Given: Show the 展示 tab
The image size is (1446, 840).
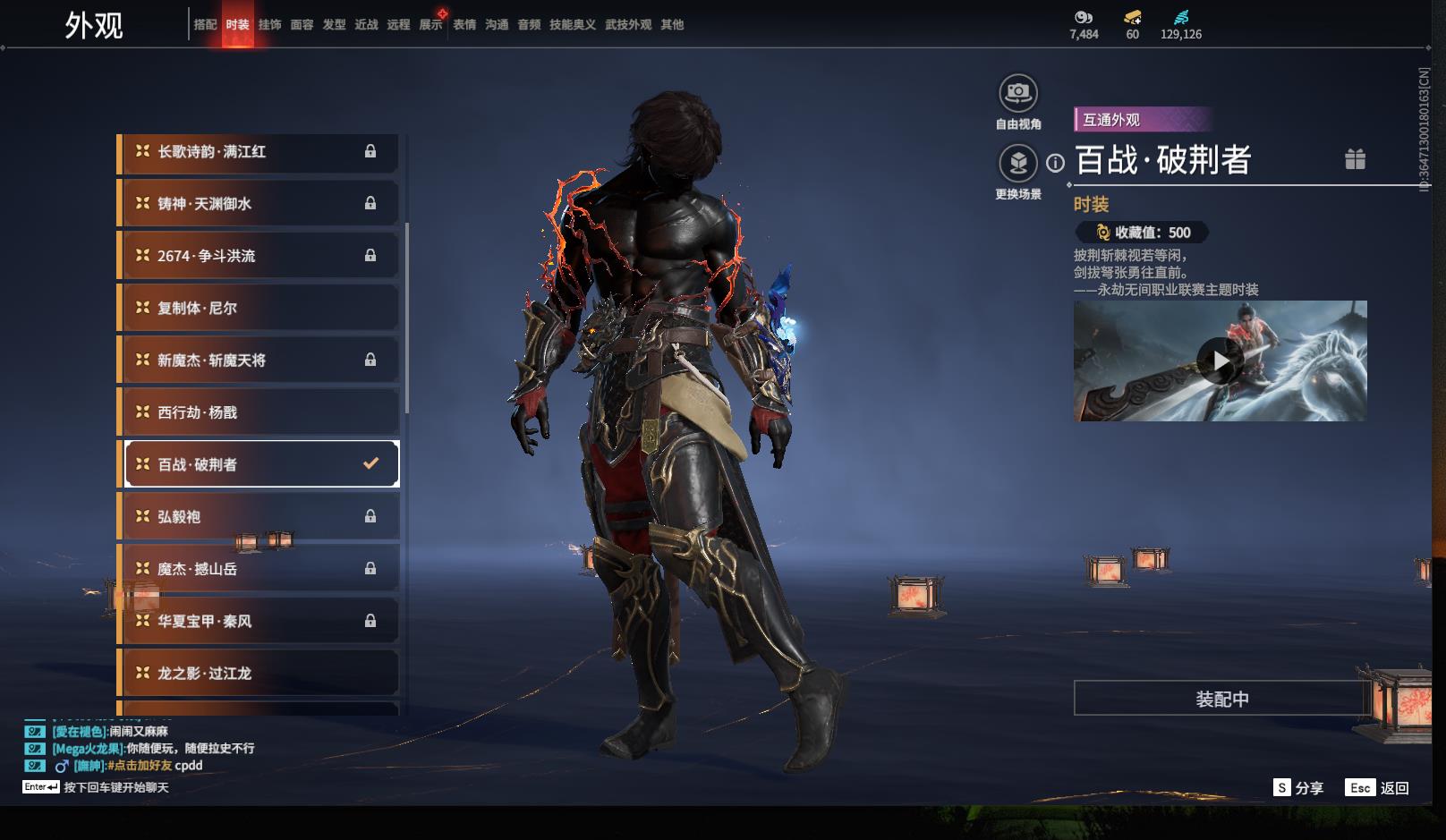Looking at the screenshot, I should [430, 25].
